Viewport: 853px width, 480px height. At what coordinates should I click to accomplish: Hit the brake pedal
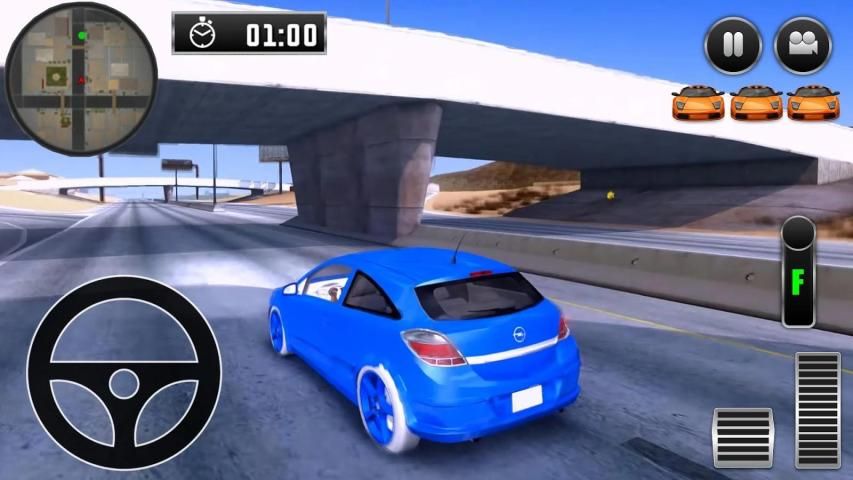(742, 437)
